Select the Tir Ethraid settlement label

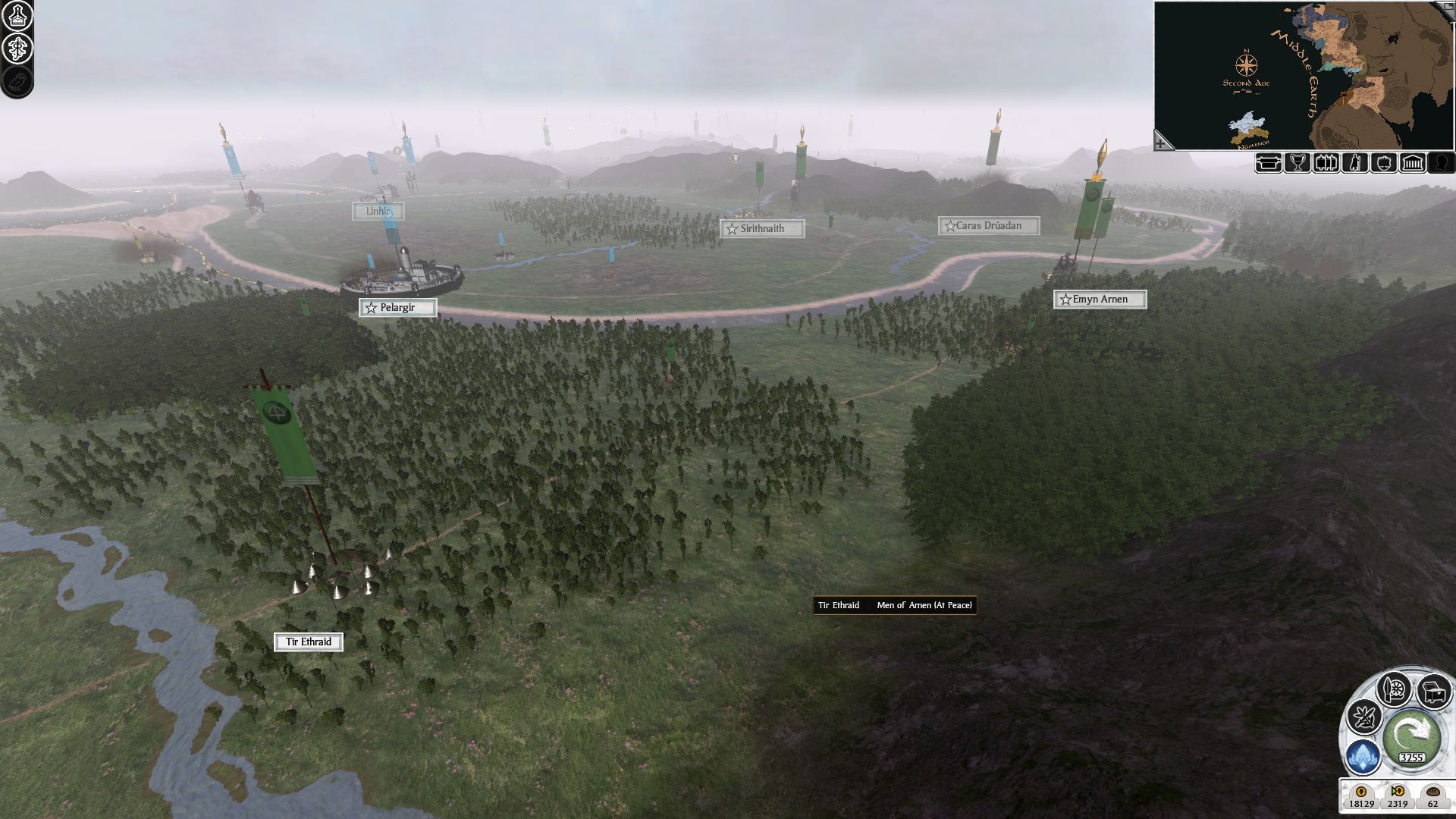[308, 642]
